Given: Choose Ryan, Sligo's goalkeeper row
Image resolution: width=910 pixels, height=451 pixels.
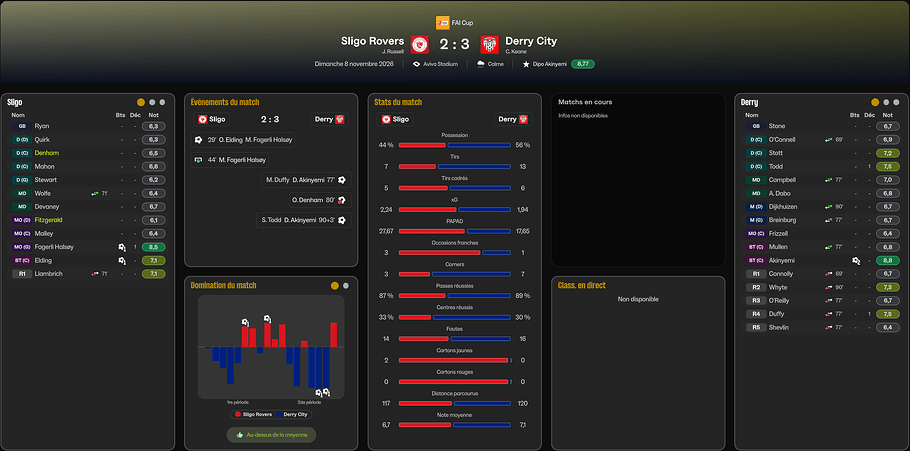Looking at the screenshot, I should (41, 126).
